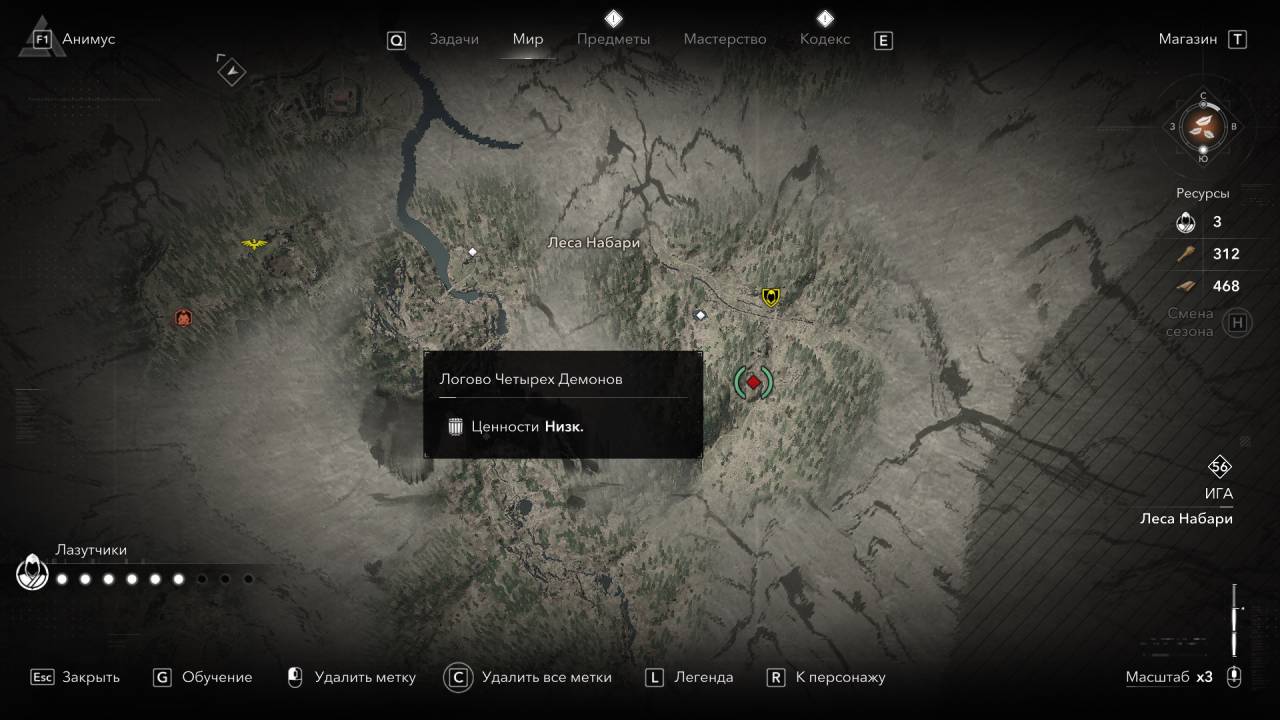Click the Лазутчики scouts icon
This screenshot has width=1280, height=720.
tap(31, 573)
